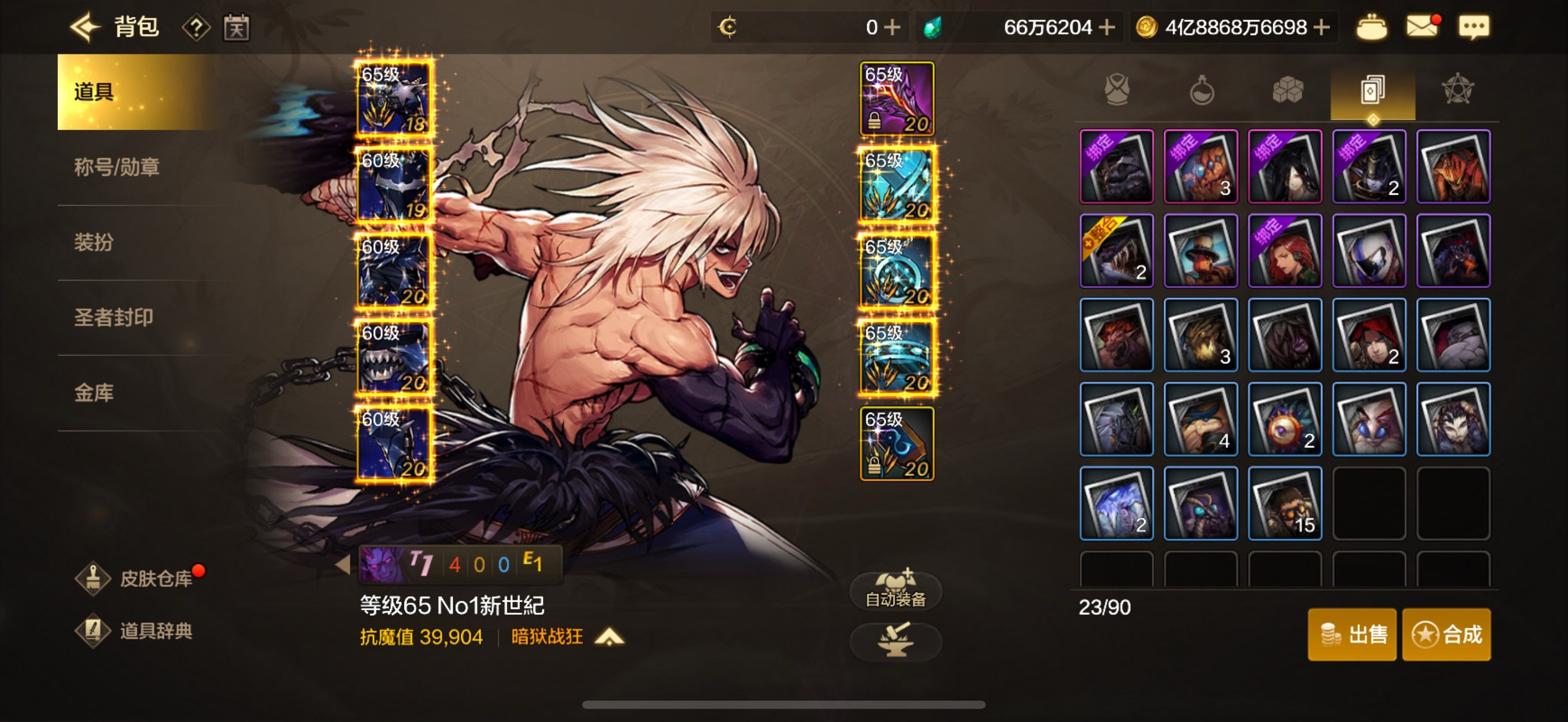Image resolution: width=1568 pixels, height=722 pixels.
Task: Open the 皮肤仓库 skin storage
Action: [142, 579]
